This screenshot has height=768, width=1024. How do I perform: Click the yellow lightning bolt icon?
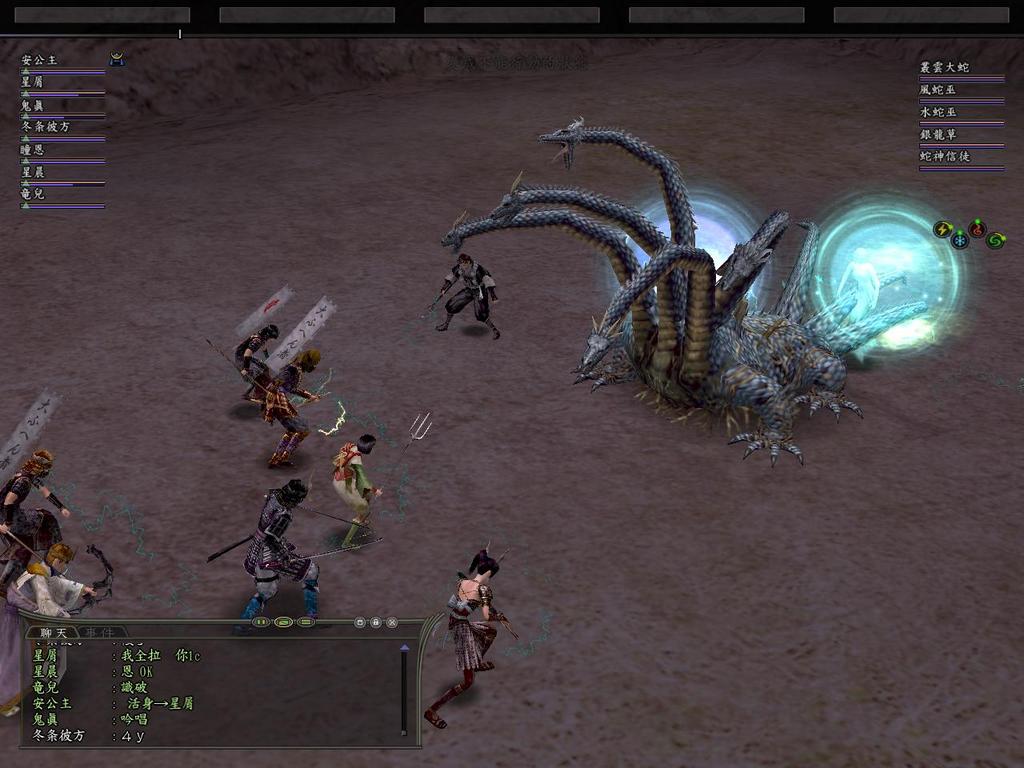click(942, 229)
